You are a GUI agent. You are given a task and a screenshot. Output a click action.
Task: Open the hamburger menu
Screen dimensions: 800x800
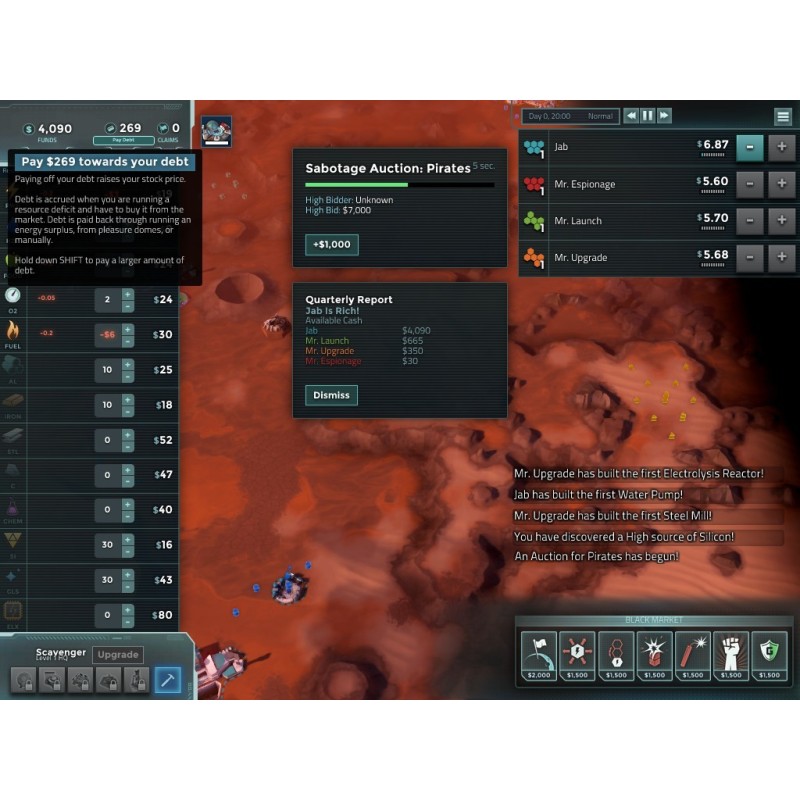coord(783,116)
